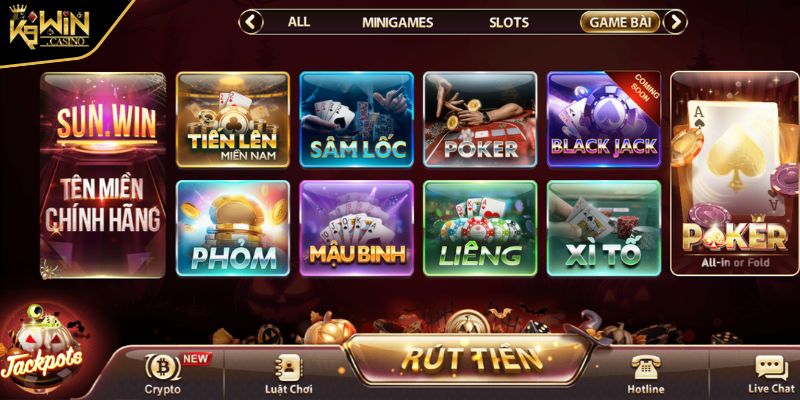The height and width of the screenshot is (400, 800).
Task: Call the Hotline support
Action: click(645, 374)
